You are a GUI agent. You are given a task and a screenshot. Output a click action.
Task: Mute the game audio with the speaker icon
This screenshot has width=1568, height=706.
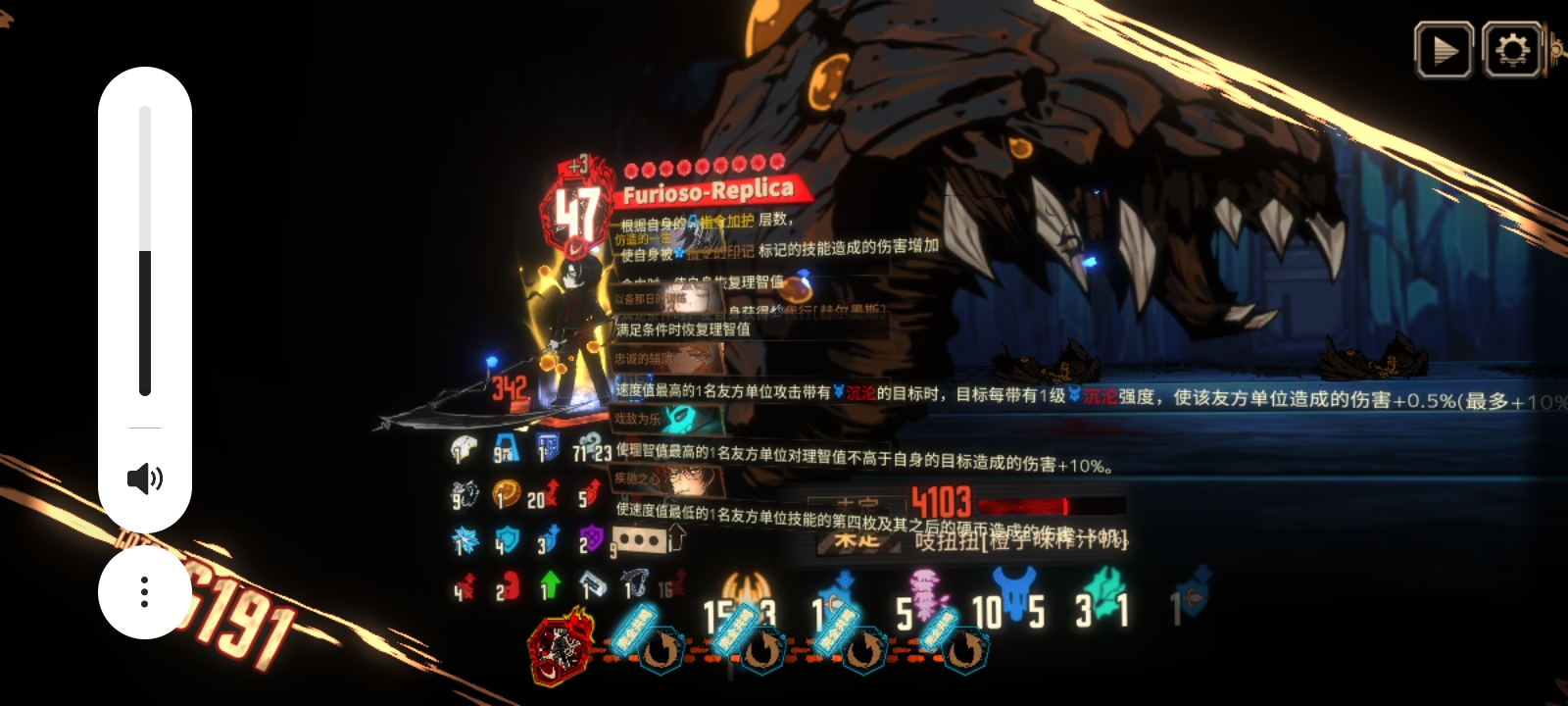pos(145,479)
